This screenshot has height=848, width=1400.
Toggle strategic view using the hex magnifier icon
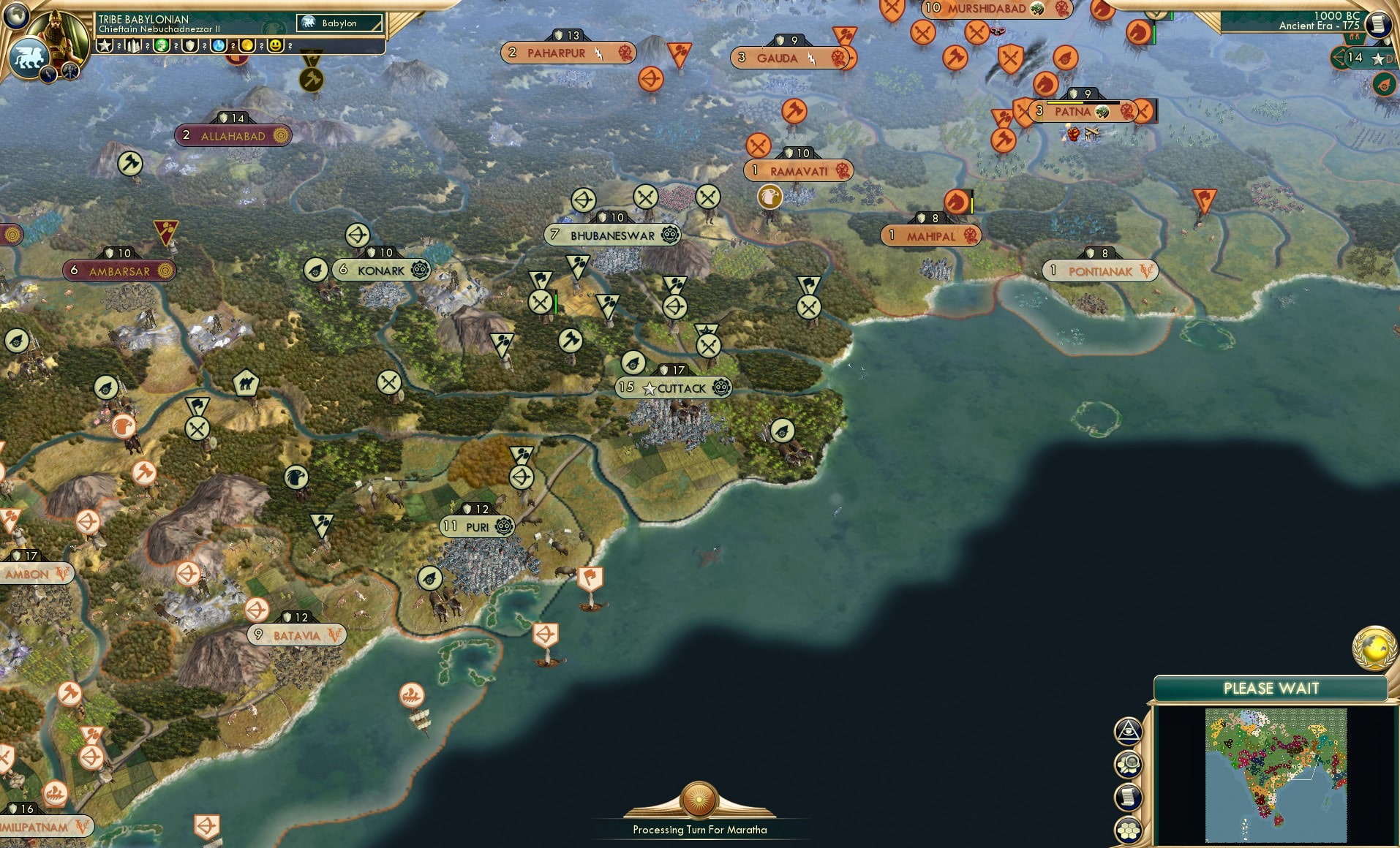(x=1129, y=762)
